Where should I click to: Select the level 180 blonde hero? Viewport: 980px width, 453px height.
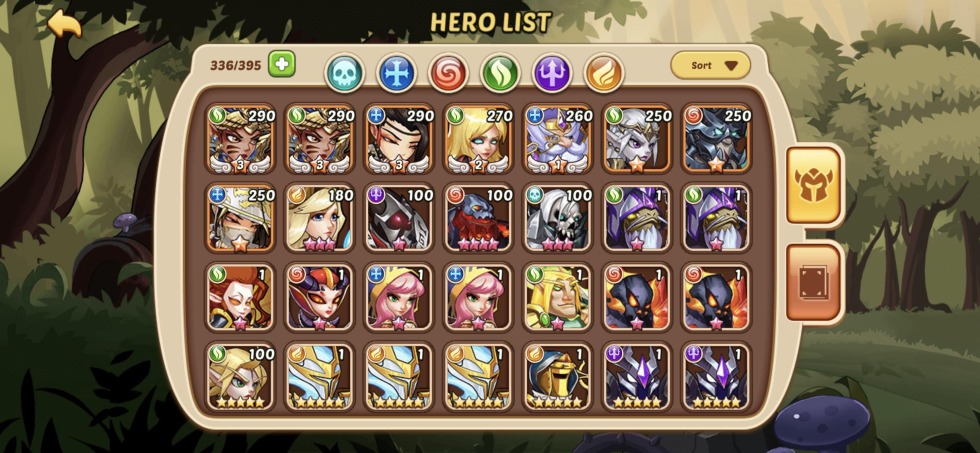320,218
